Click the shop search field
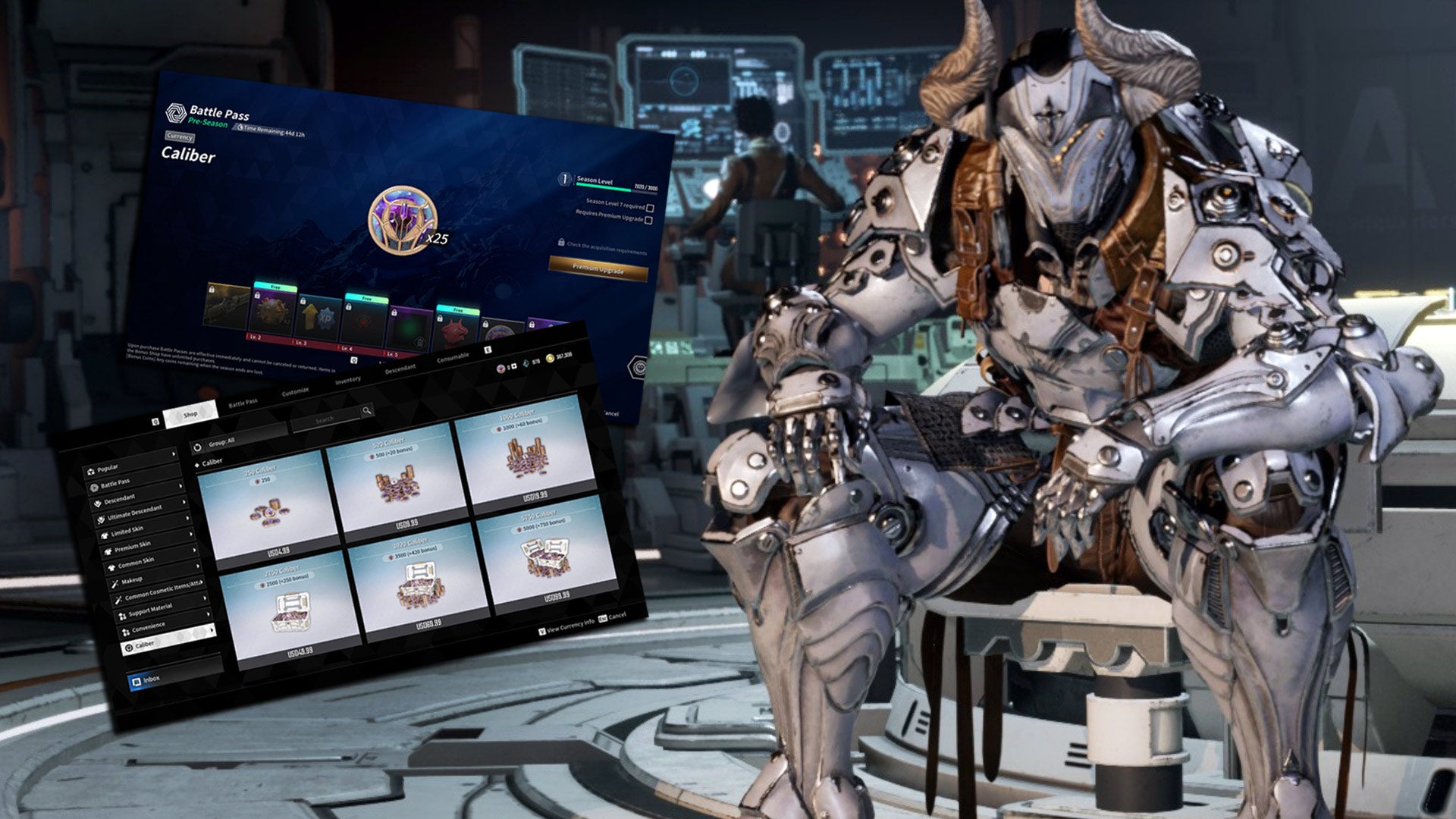This screenshot has height=819, width=1456. (x=325, y=419)
